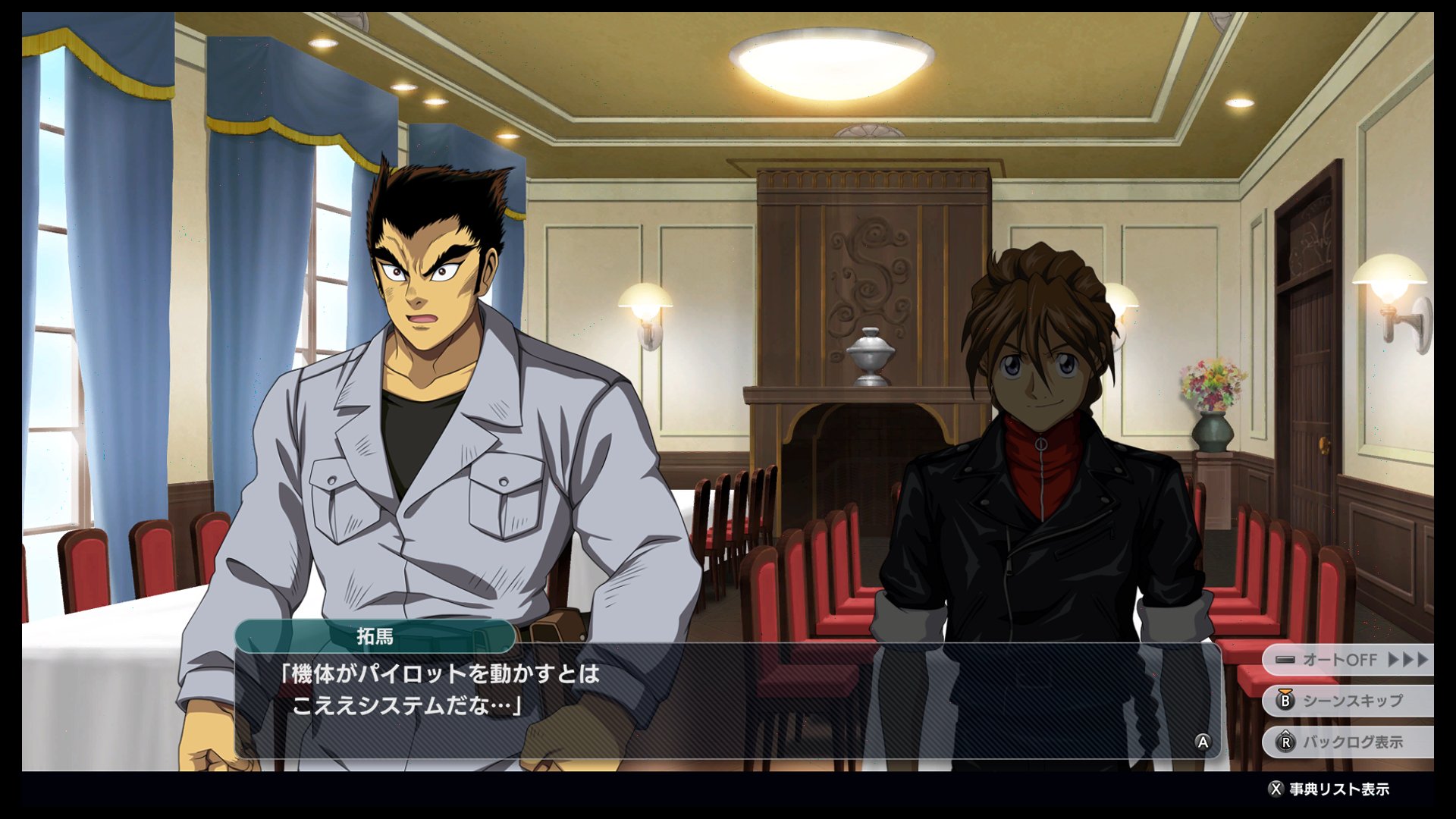
Task: Show the 事典リスト表示 encyclopedia list
Action: click(x=1329, y=789)
